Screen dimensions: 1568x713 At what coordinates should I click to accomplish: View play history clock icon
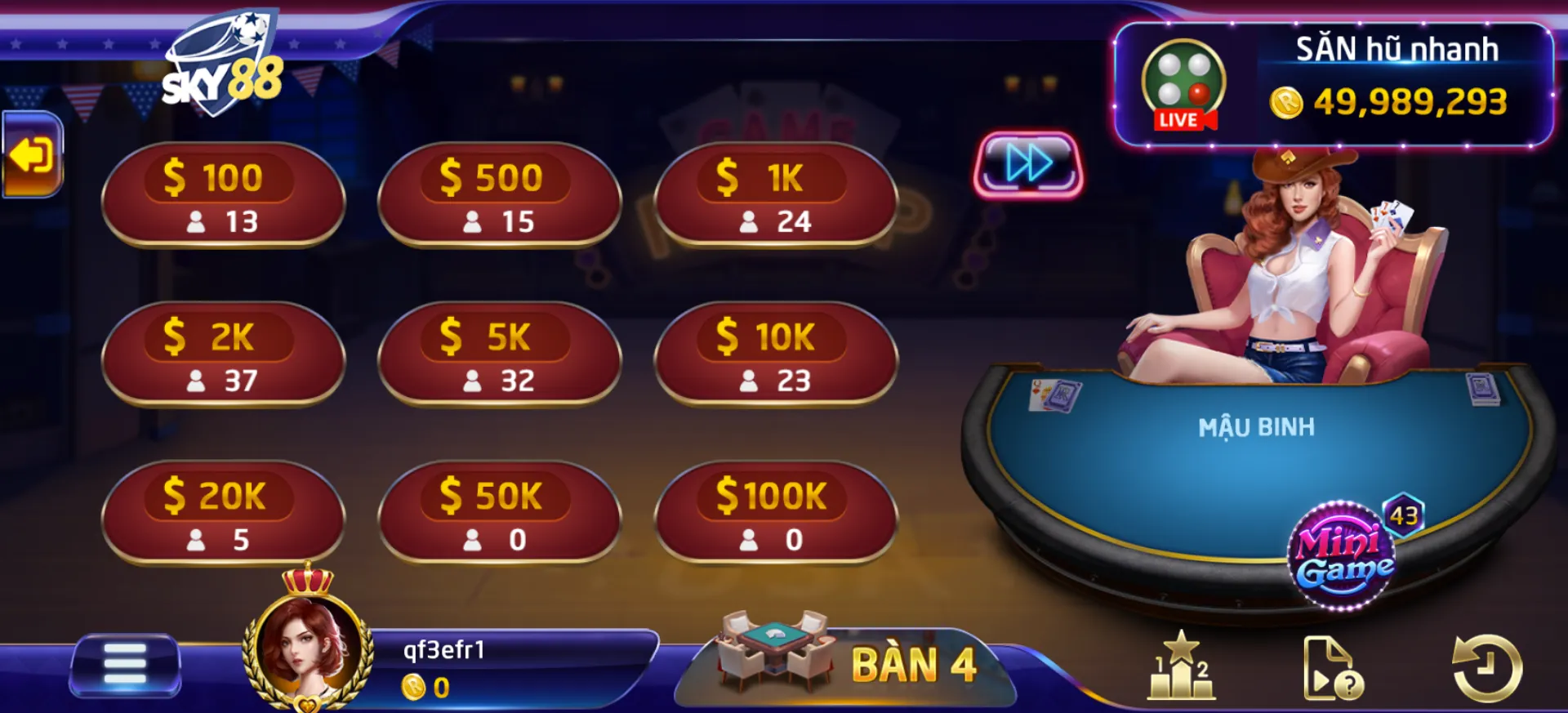pos(1486,668)
